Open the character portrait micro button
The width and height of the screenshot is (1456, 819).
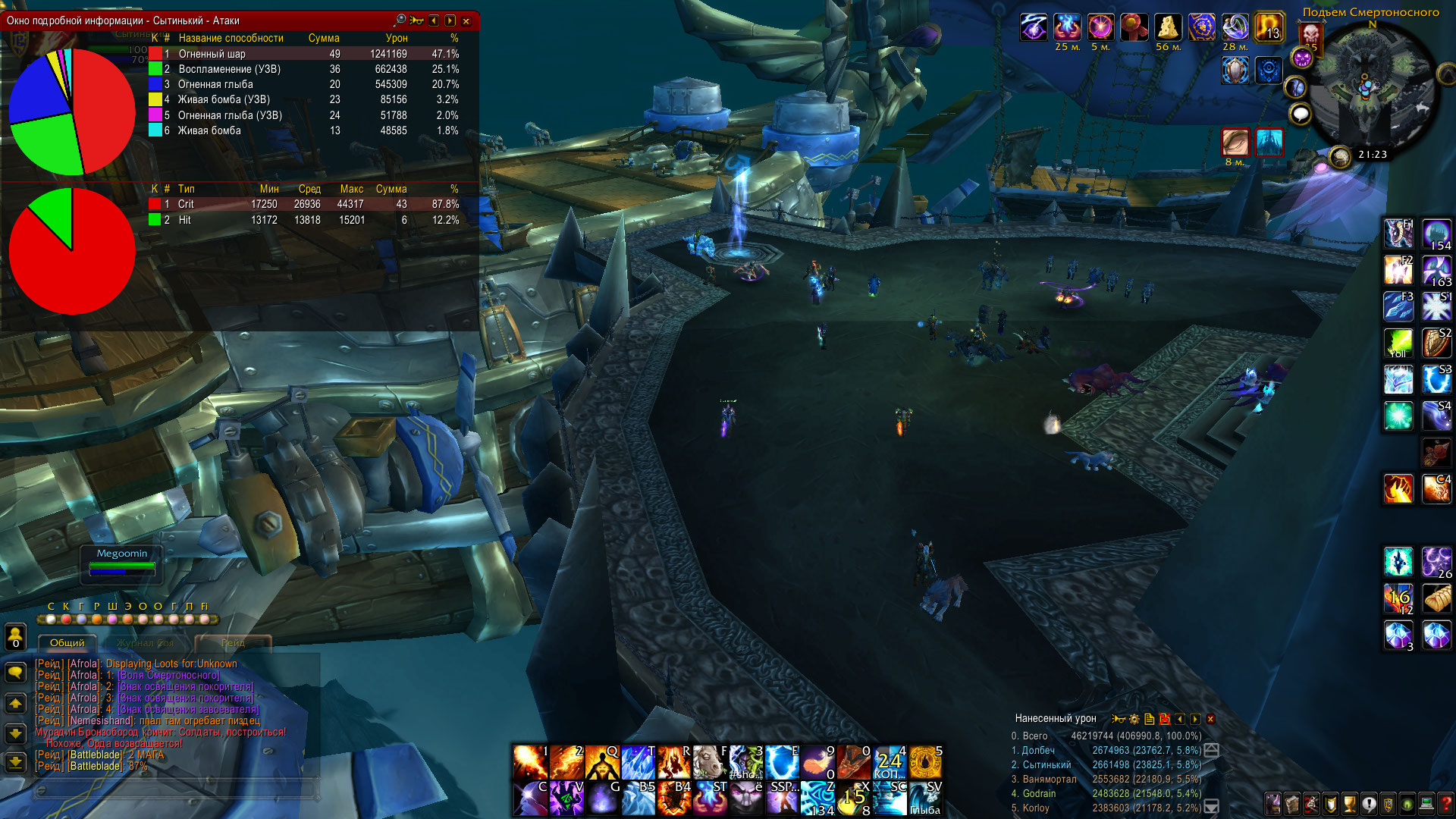(1273, 802)
